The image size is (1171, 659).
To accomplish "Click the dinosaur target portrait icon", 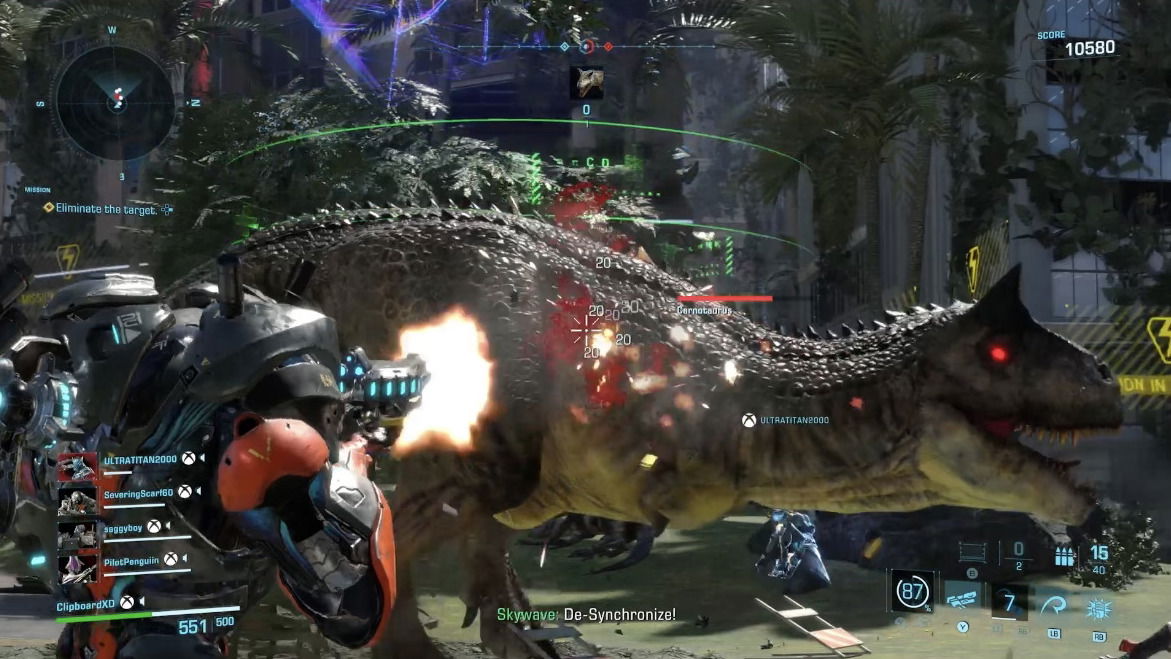I will click(586, 83).
